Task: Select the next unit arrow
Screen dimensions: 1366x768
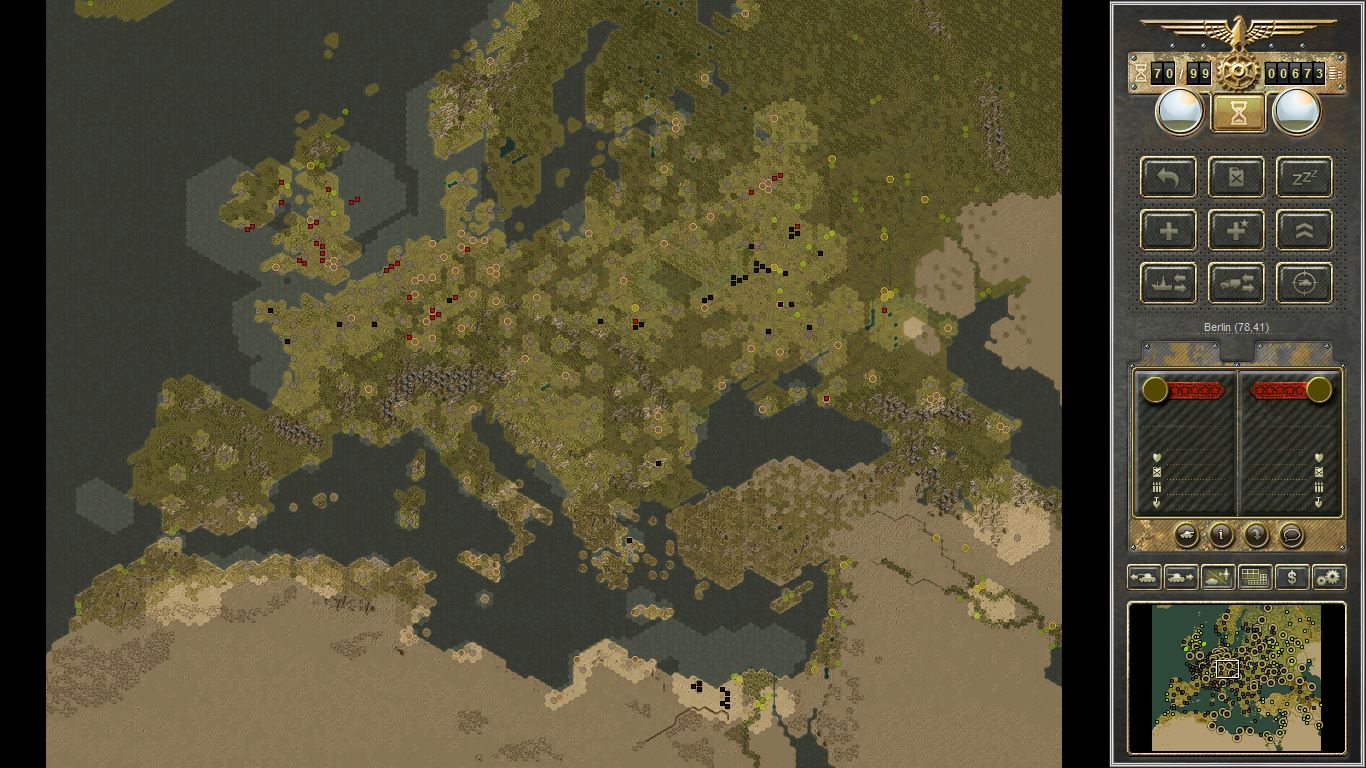Action: (x=1181, y=577)
